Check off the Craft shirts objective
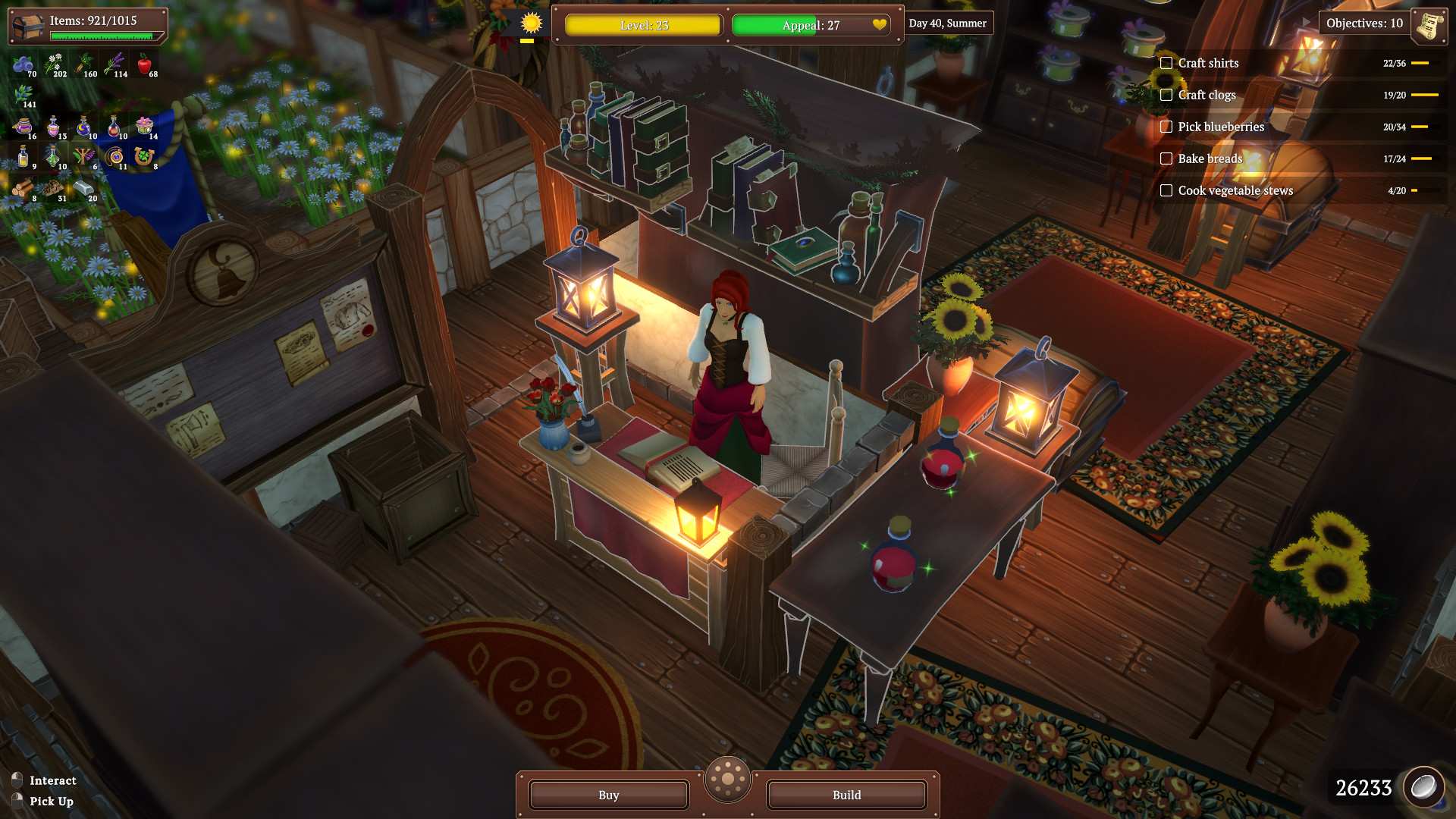This screenshot has height=819, width=1456. [1166, 63]
